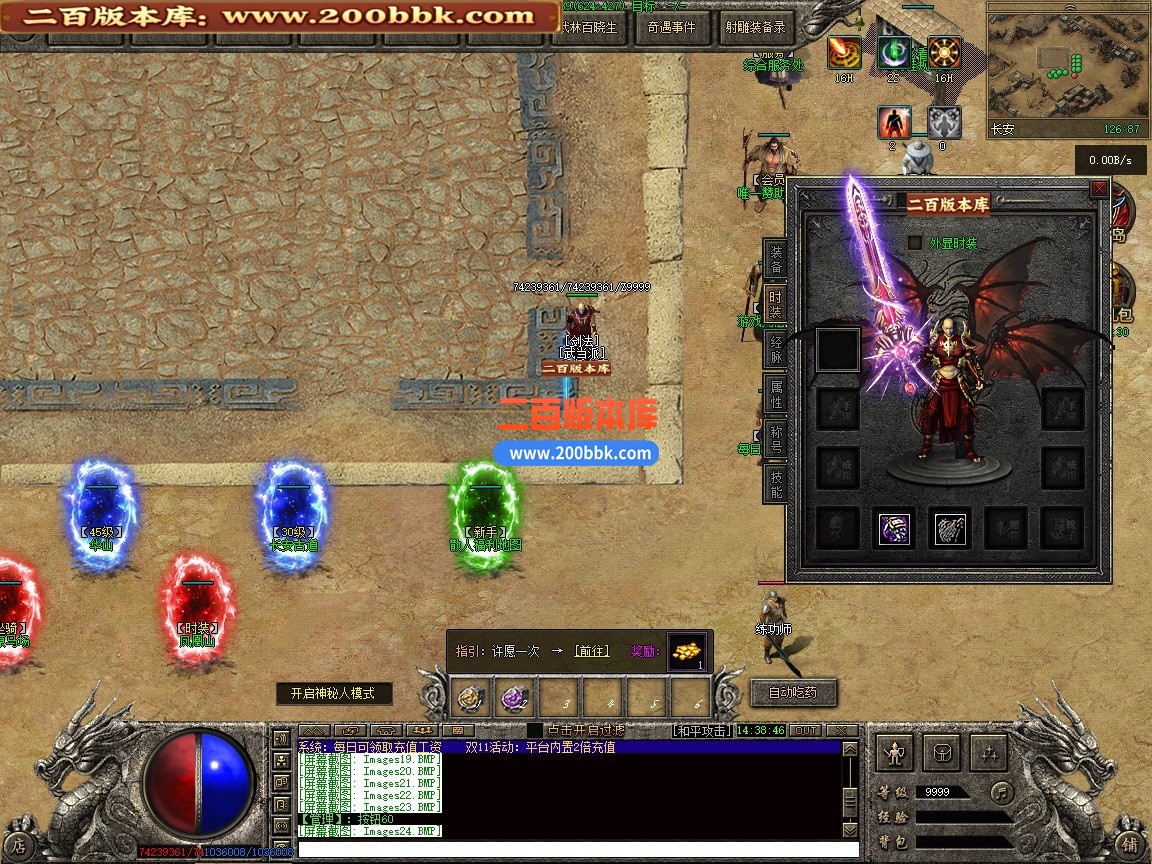
Task: Click the chat text input field
Action: point(570,849)
